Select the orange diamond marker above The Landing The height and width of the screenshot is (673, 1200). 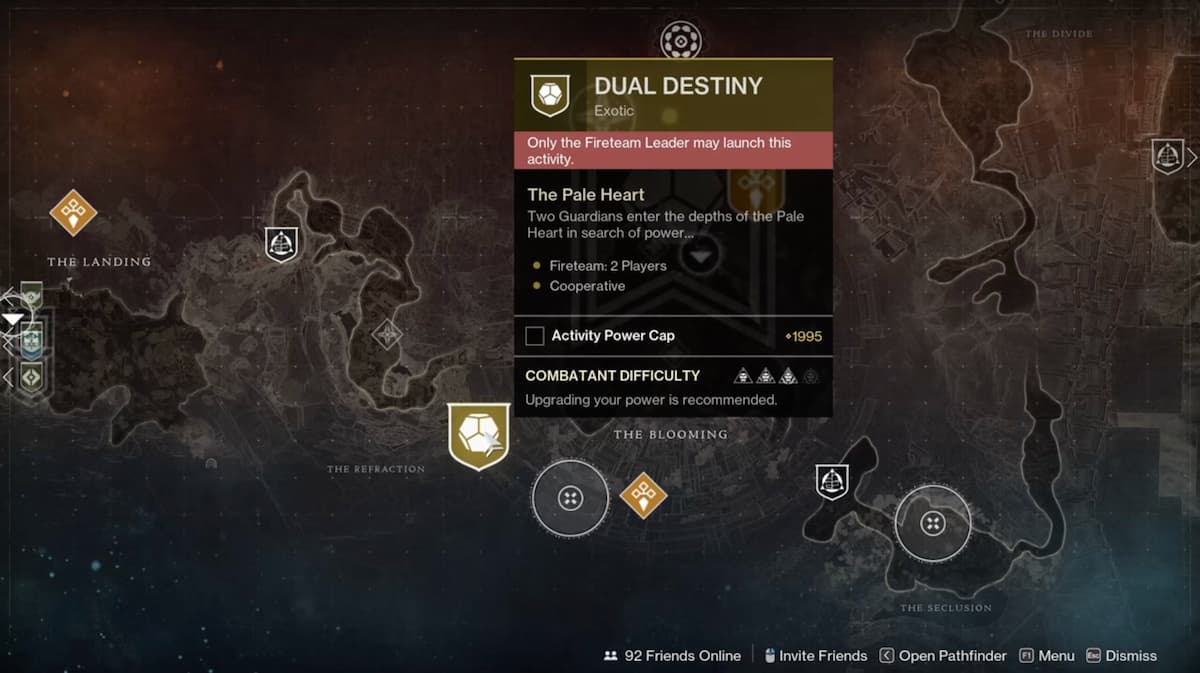73,212
